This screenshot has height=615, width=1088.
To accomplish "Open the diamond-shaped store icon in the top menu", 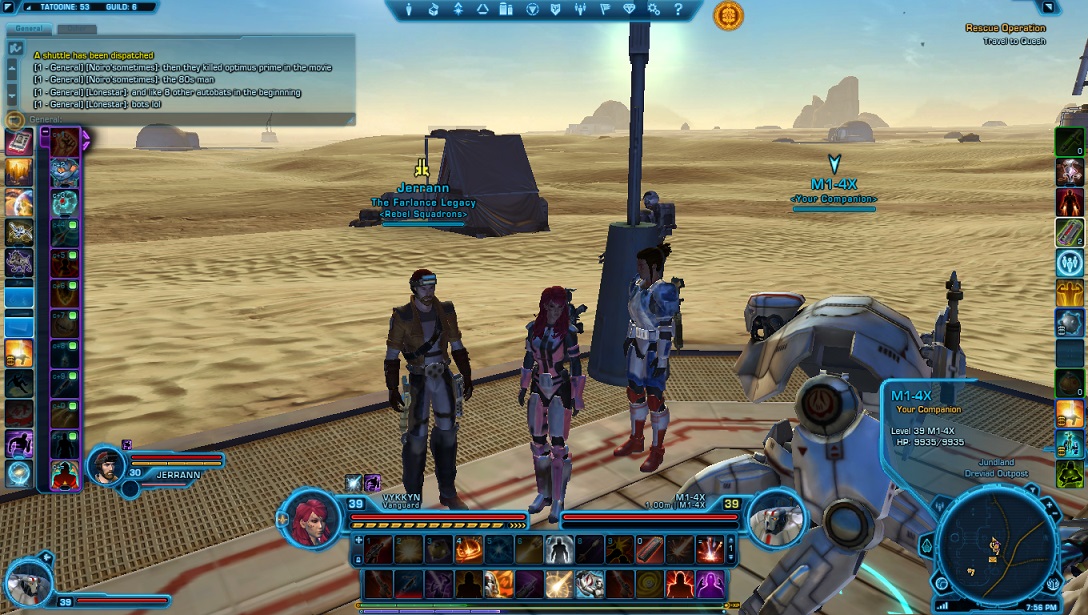I will tap(629, 9).
